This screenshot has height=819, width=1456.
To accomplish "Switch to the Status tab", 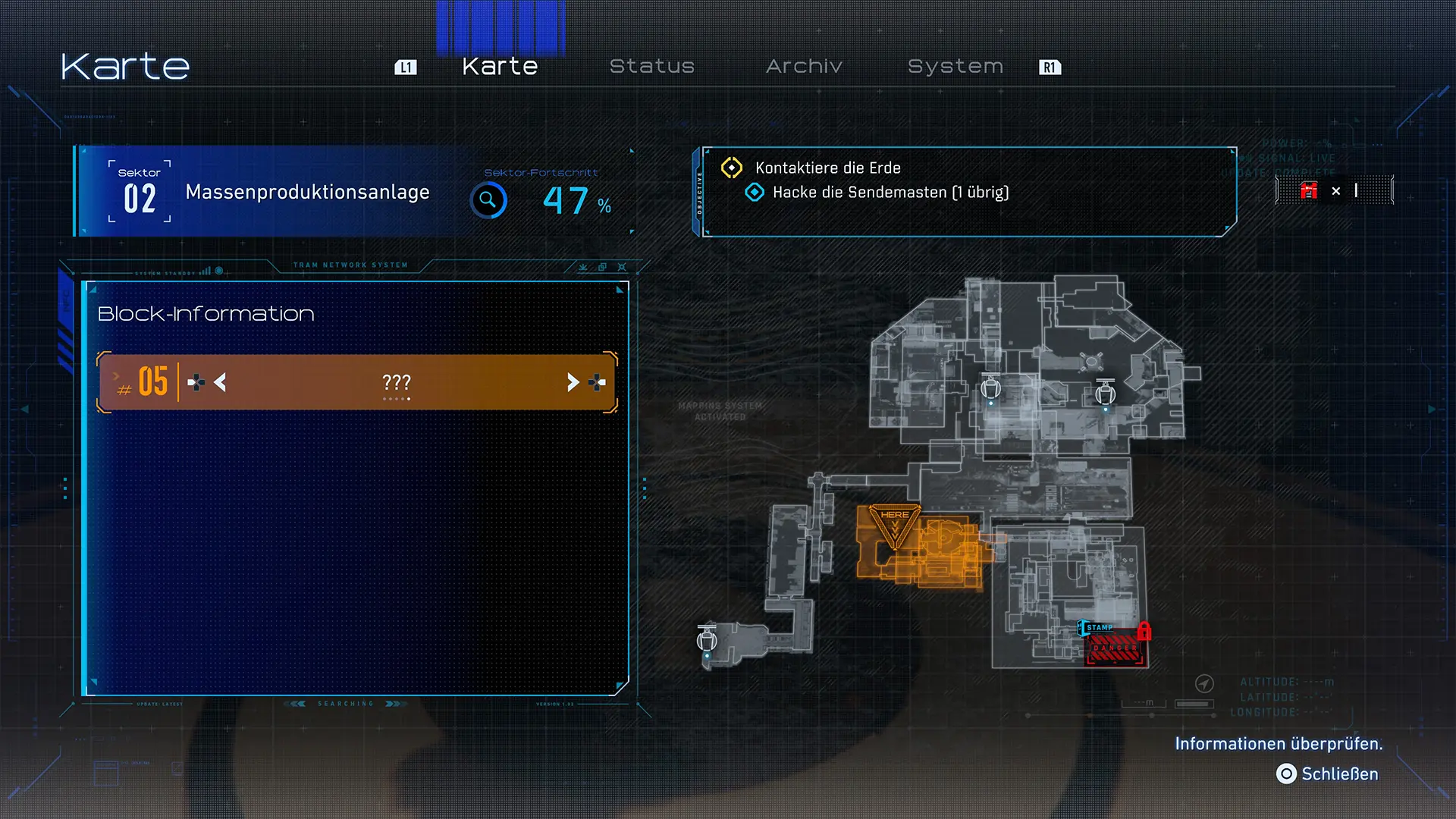I will click(651, 67).
